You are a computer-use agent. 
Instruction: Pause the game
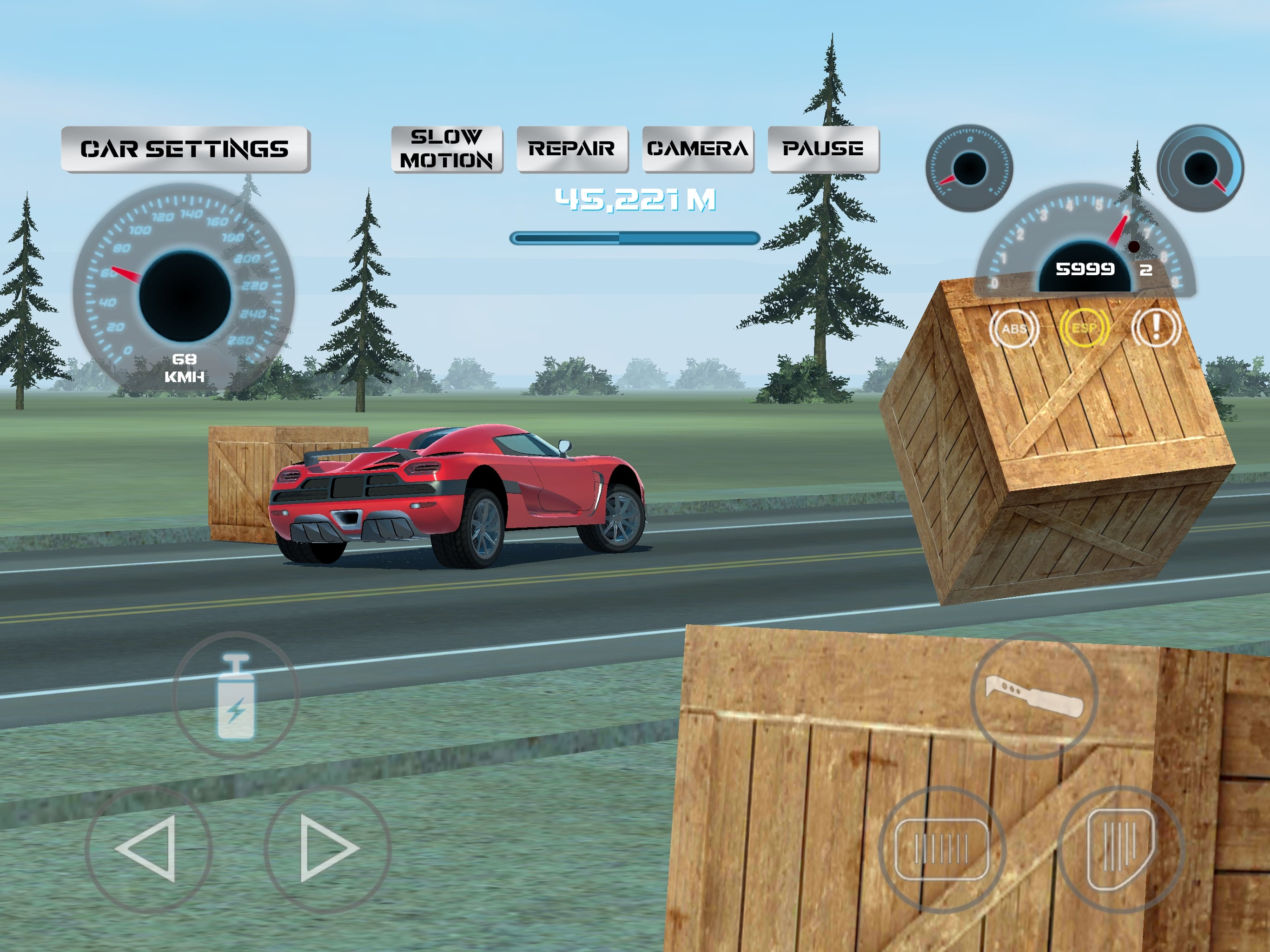click(823, 149)
